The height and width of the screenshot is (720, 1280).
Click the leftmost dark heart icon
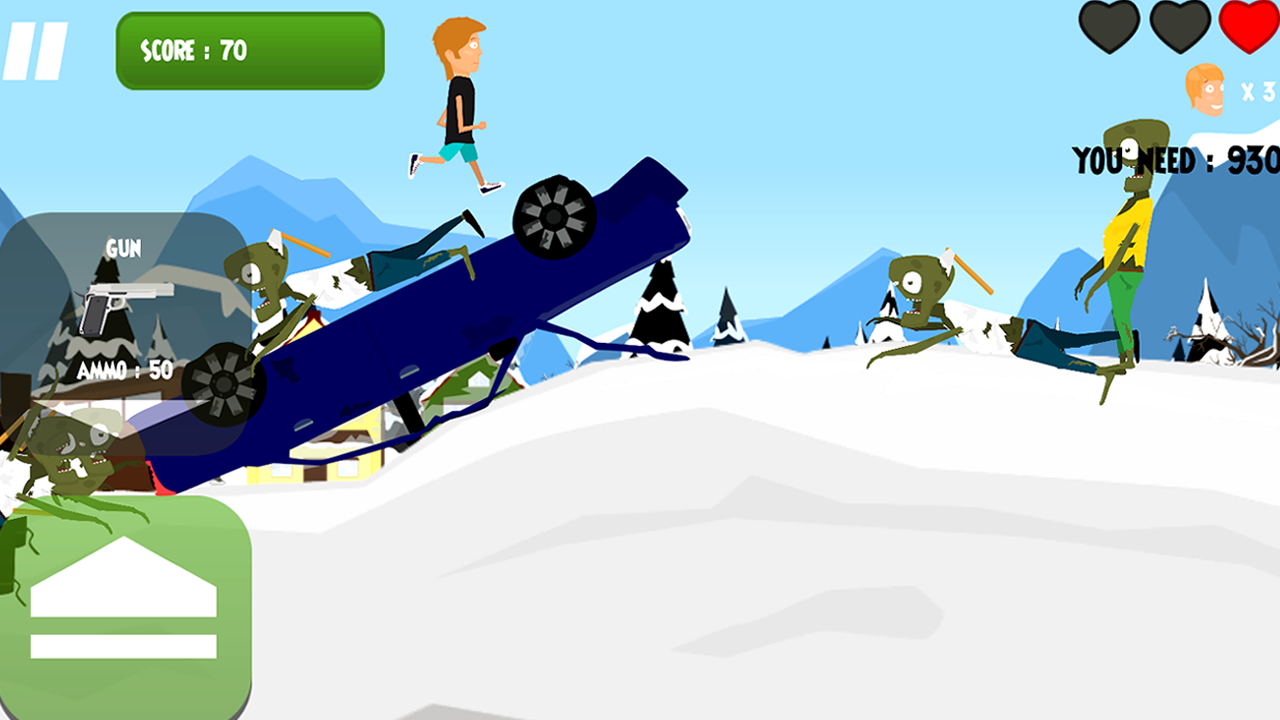[1111, 27]
